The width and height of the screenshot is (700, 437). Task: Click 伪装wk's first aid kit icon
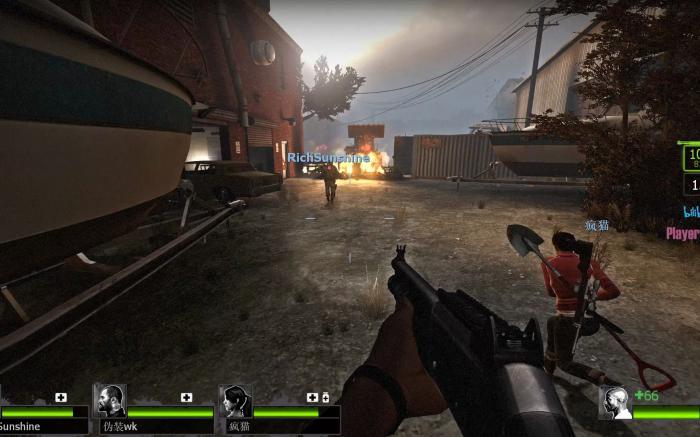coord(186,398)
